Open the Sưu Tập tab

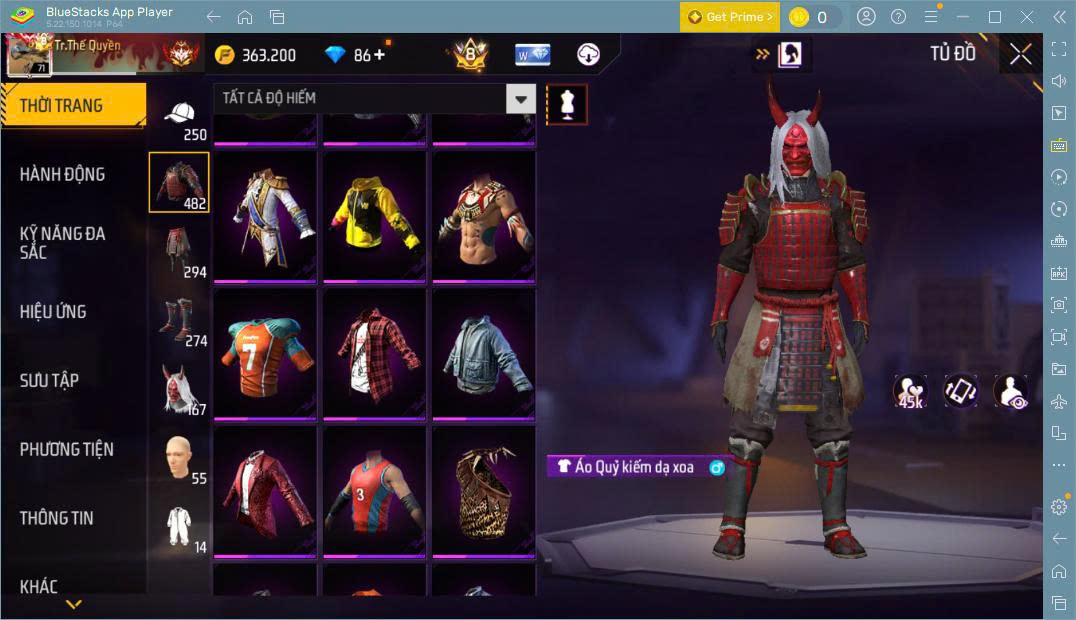49,380
